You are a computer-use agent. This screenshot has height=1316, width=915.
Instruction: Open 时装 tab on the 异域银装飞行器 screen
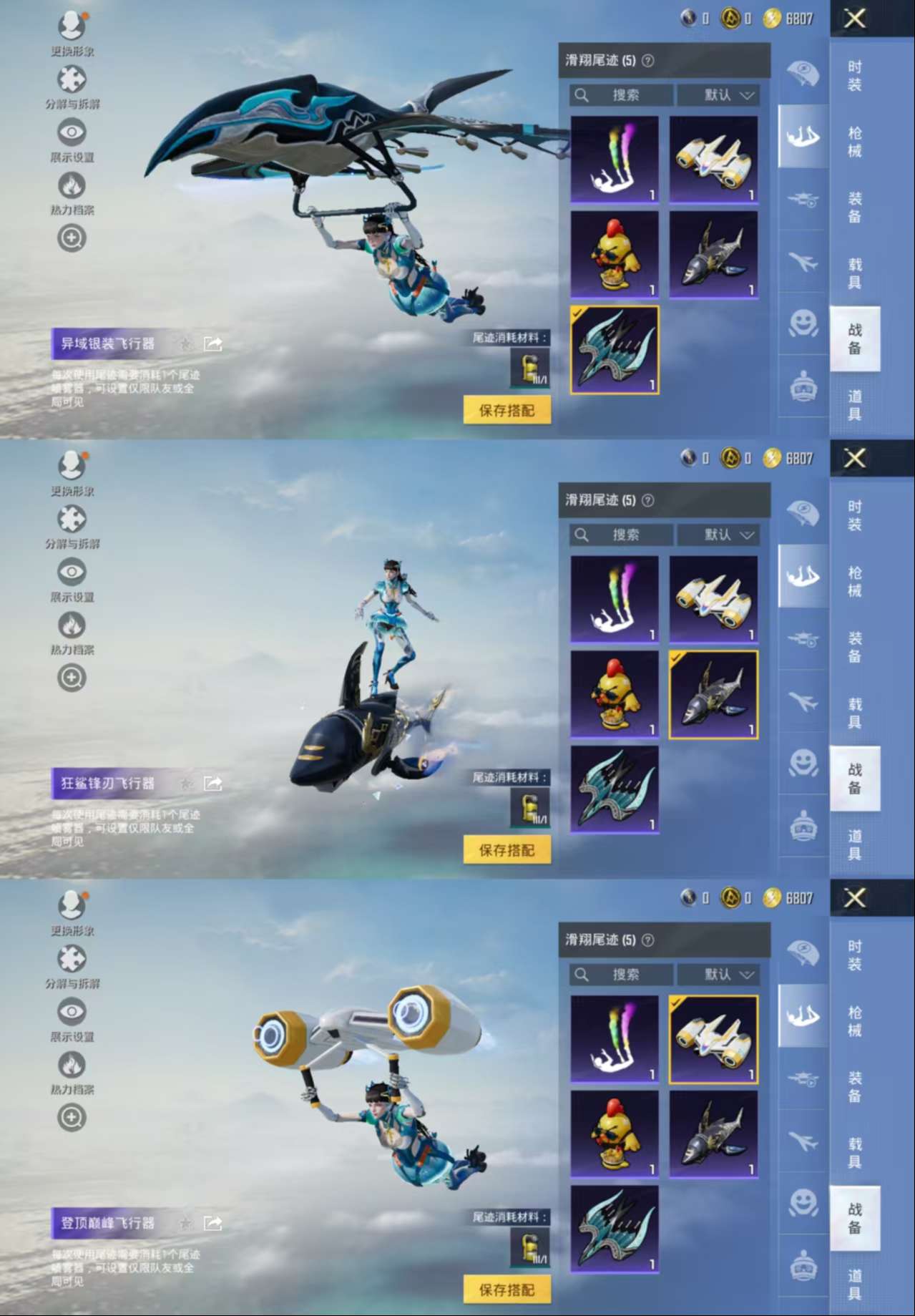(855, 76)
